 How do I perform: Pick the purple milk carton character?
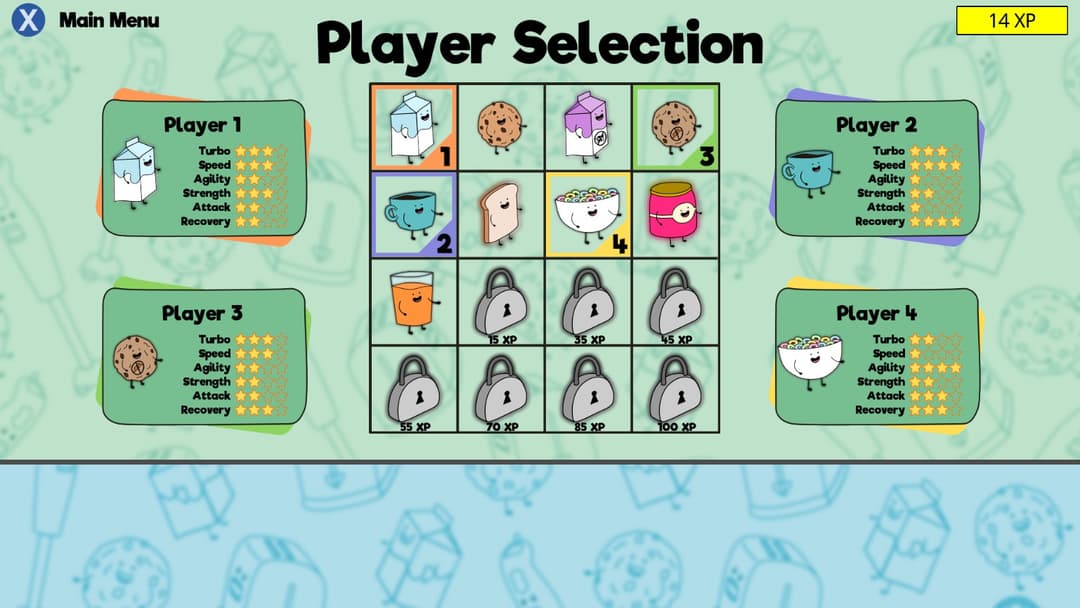(588, 127)
